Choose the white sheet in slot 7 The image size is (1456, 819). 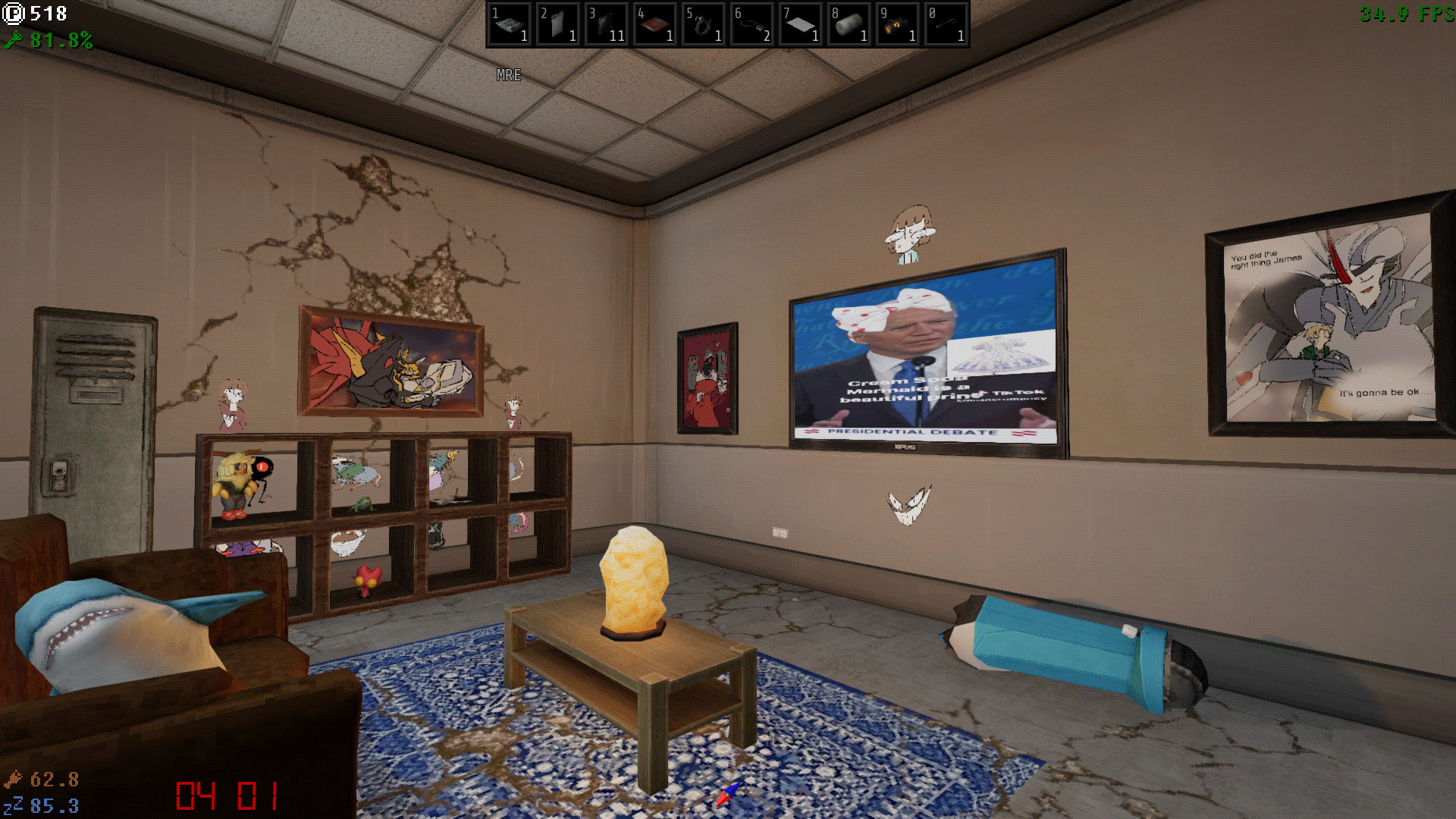click(x=801, y=24)
